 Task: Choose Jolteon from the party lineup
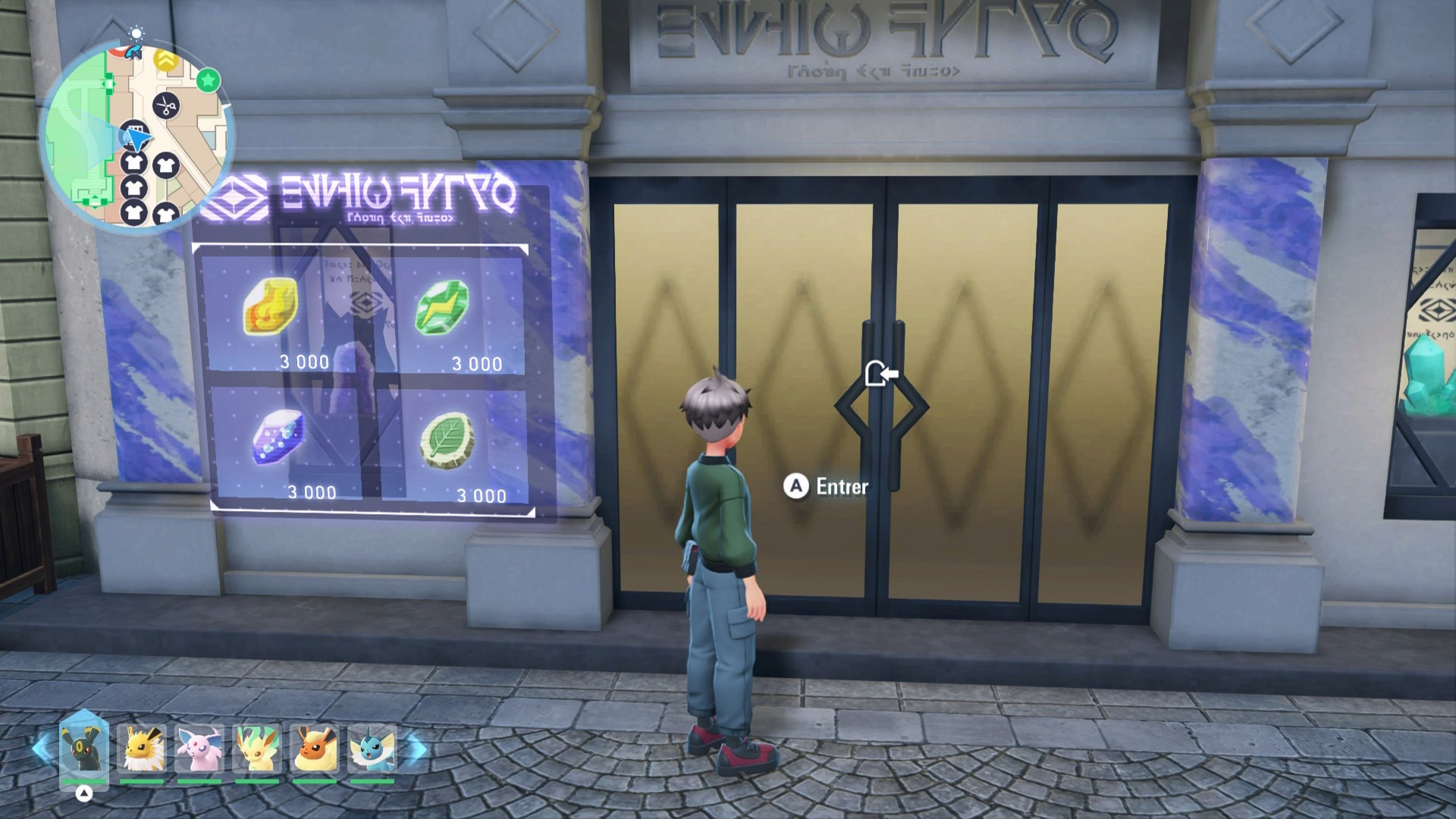click(142, 749)
